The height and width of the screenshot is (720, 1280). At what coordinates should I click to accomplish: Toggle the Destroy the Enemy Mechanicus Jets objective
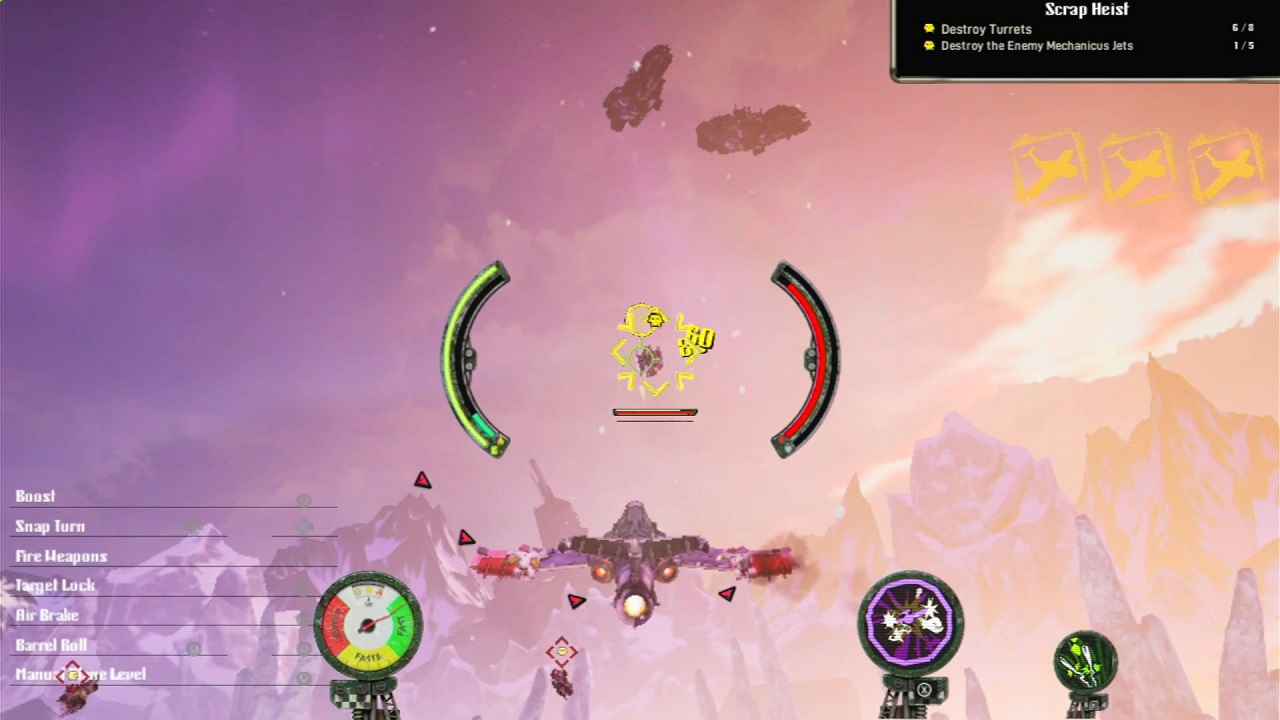point(1036,46)
